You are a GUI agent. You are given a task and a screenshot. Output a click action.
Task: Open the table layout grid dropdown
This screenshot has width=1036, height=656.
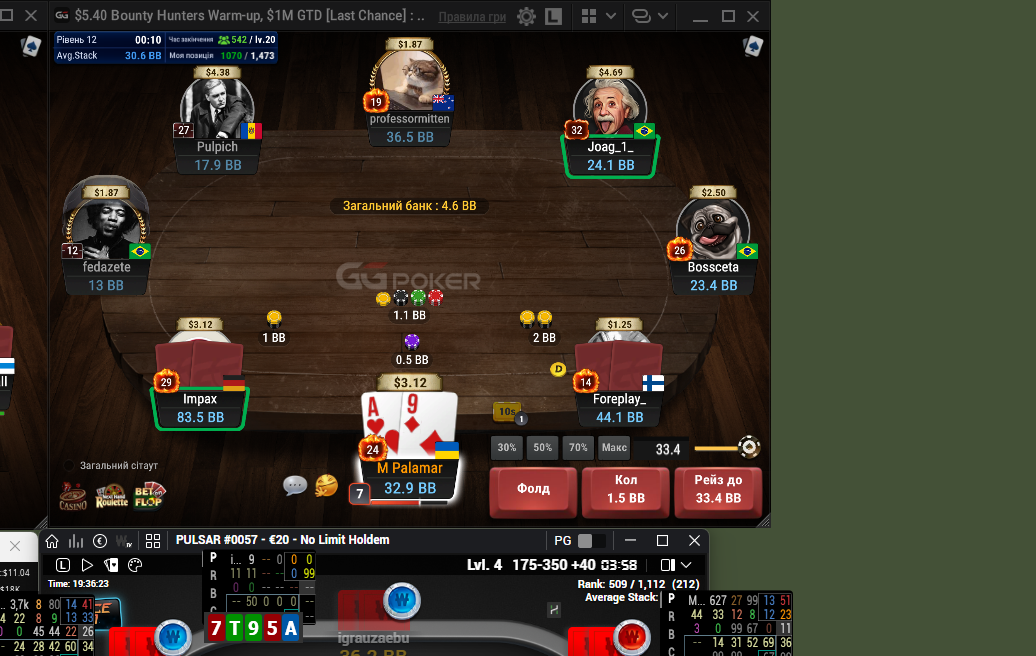[x=597, y=17]
